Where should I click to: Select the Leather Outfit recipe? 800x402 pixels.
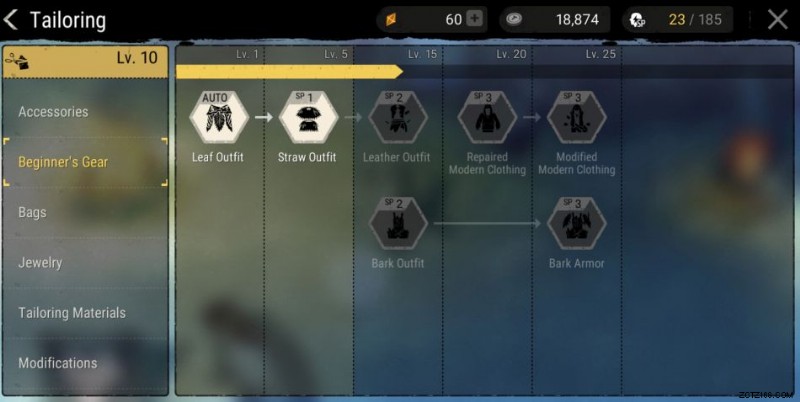coord(397,118)
